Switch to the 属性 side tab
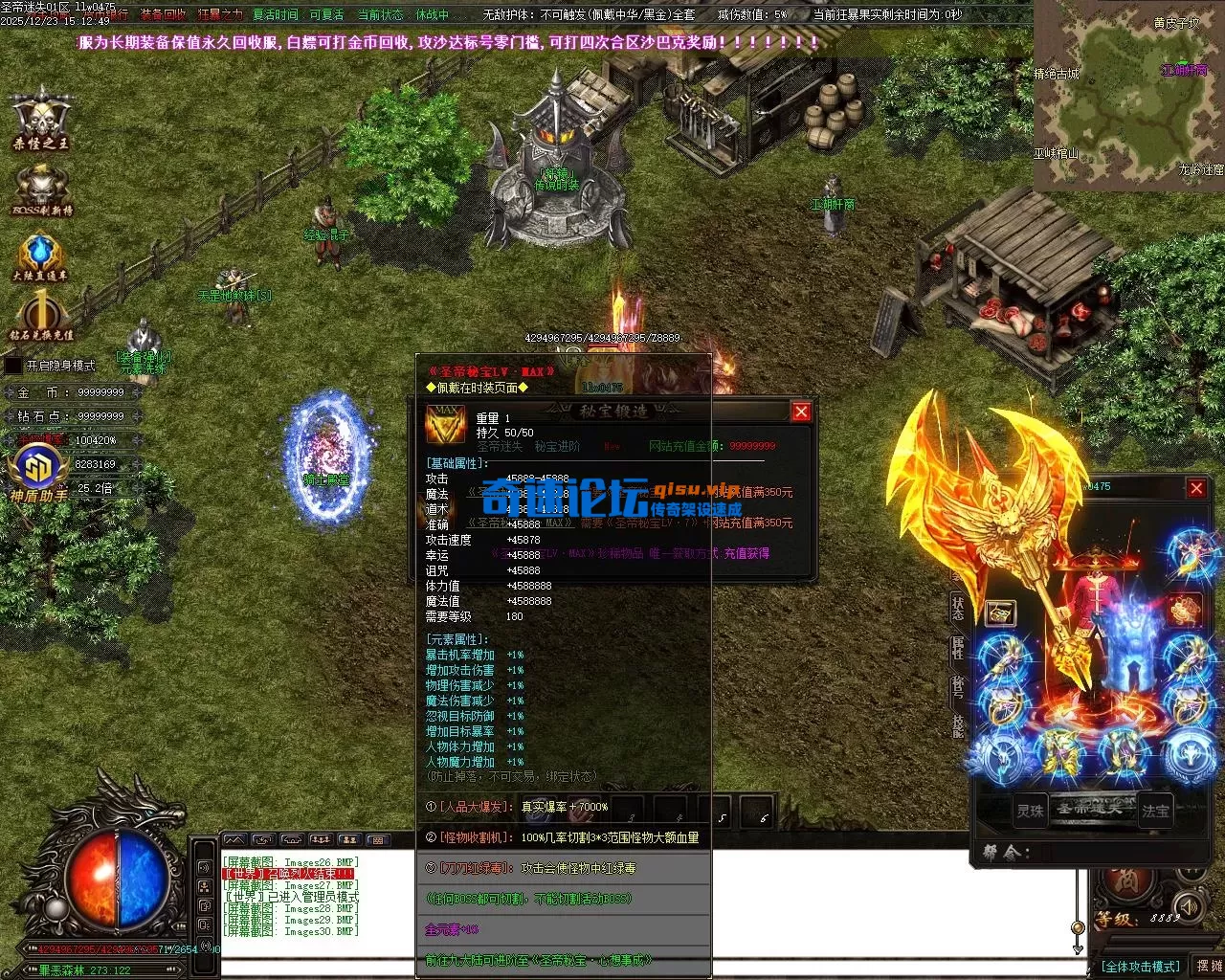The width and height of the screenshot is (1225, 980). pyautogui.click(x=958, y=649)
